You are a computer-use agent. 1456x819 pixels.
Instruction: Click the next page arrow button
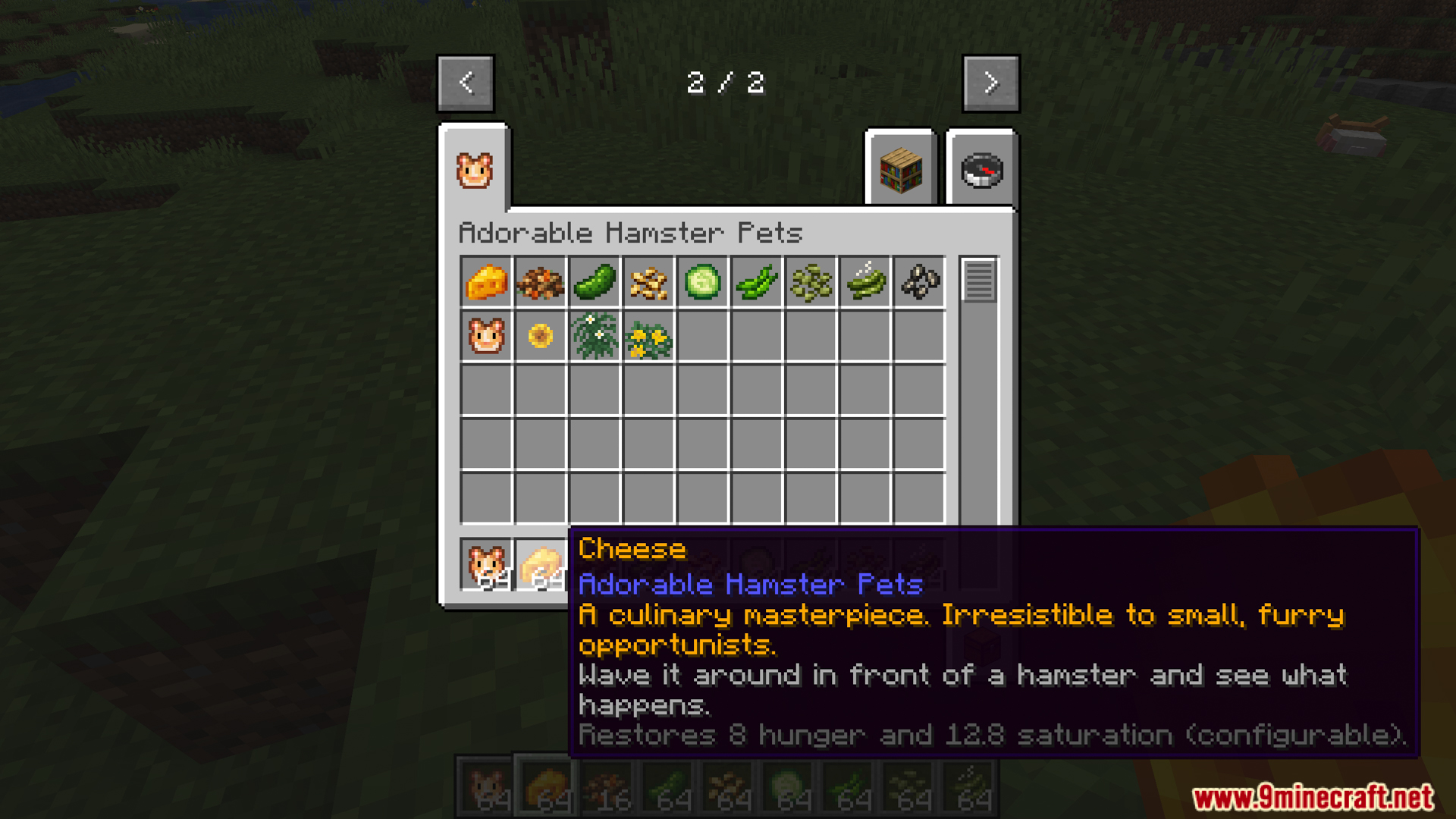click(990, 83)
